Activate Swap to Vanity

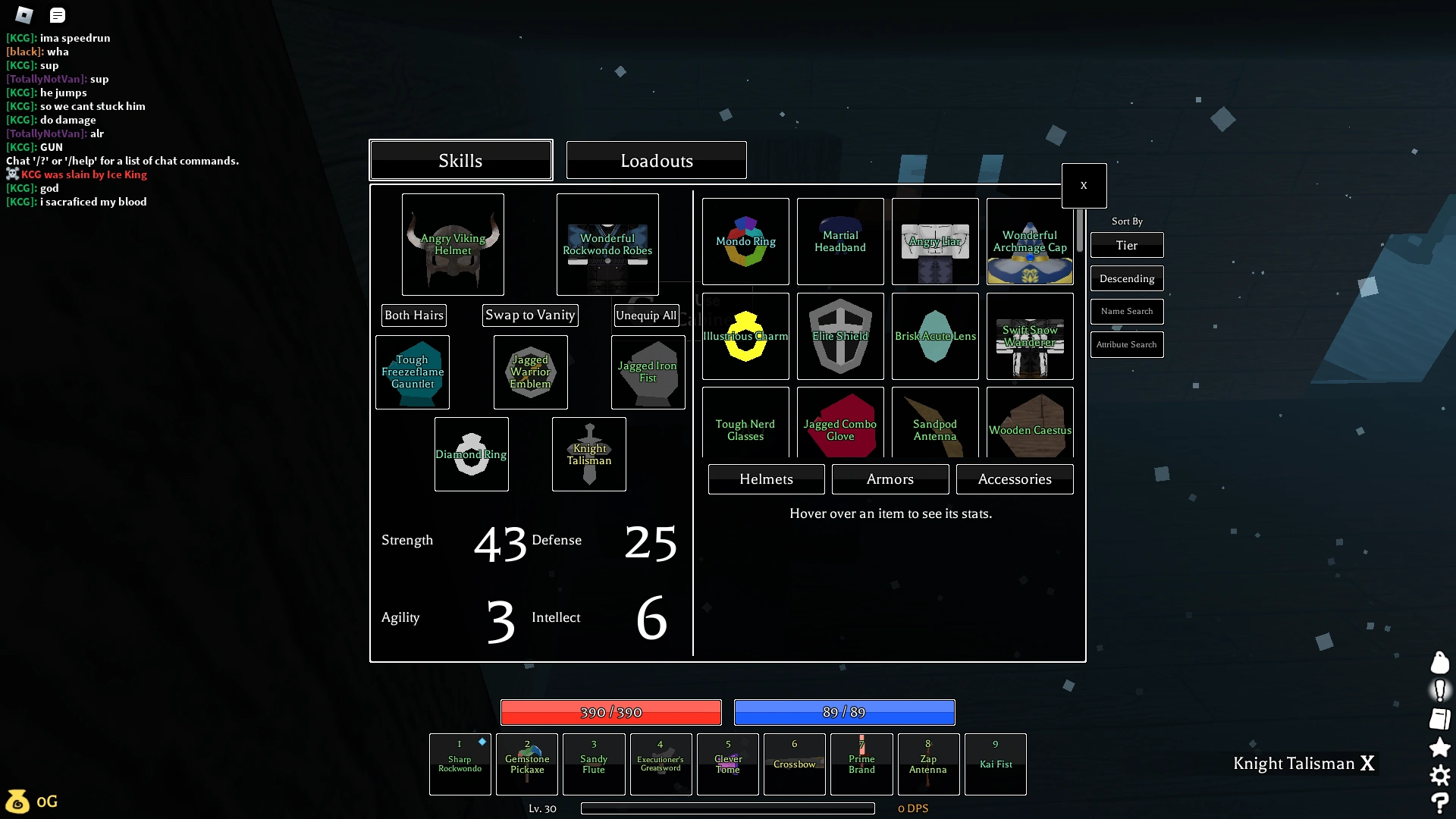530,315
